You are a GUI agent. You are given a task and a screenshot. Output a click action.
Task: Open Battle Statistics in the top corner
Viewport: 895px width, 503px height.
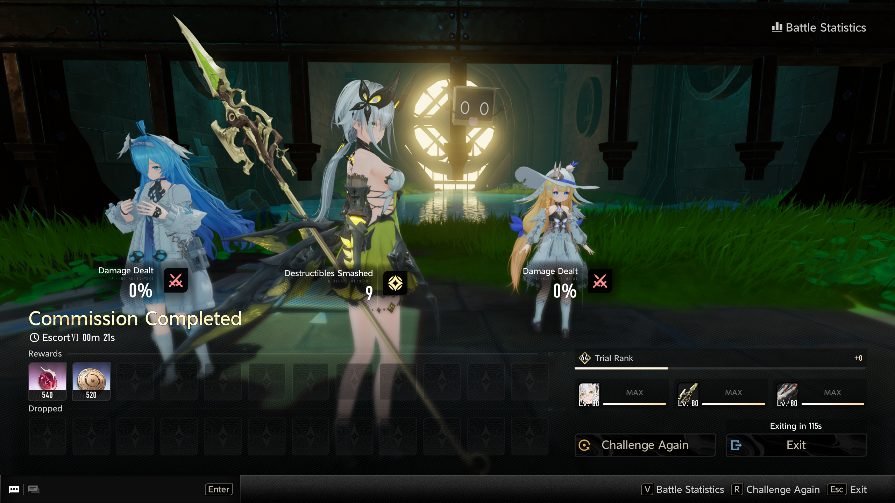[x=819, y=28]
